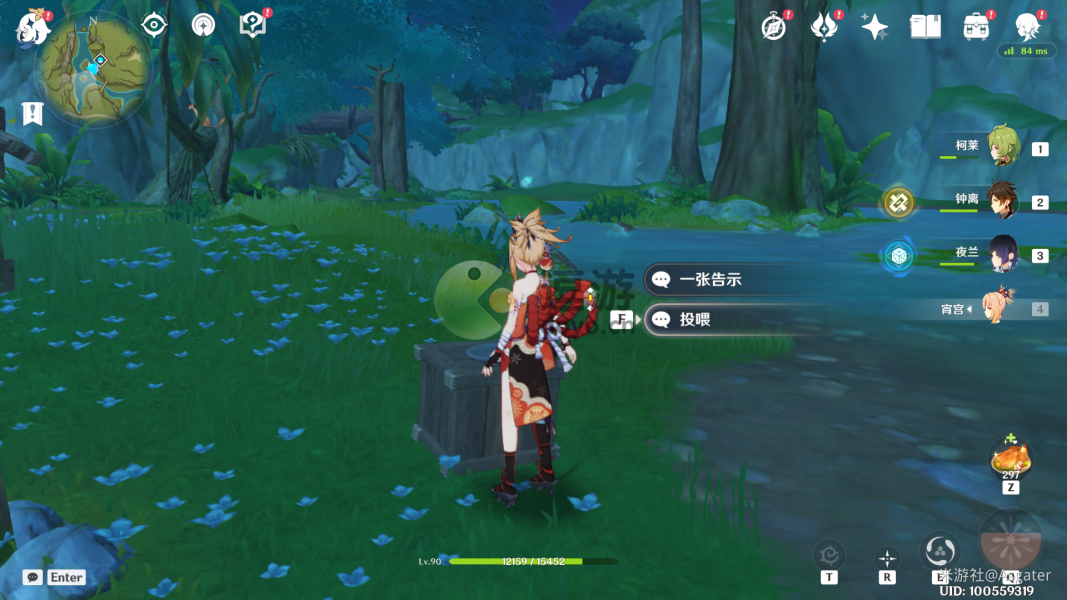Open the character head profile icon

pos(1027,26)
